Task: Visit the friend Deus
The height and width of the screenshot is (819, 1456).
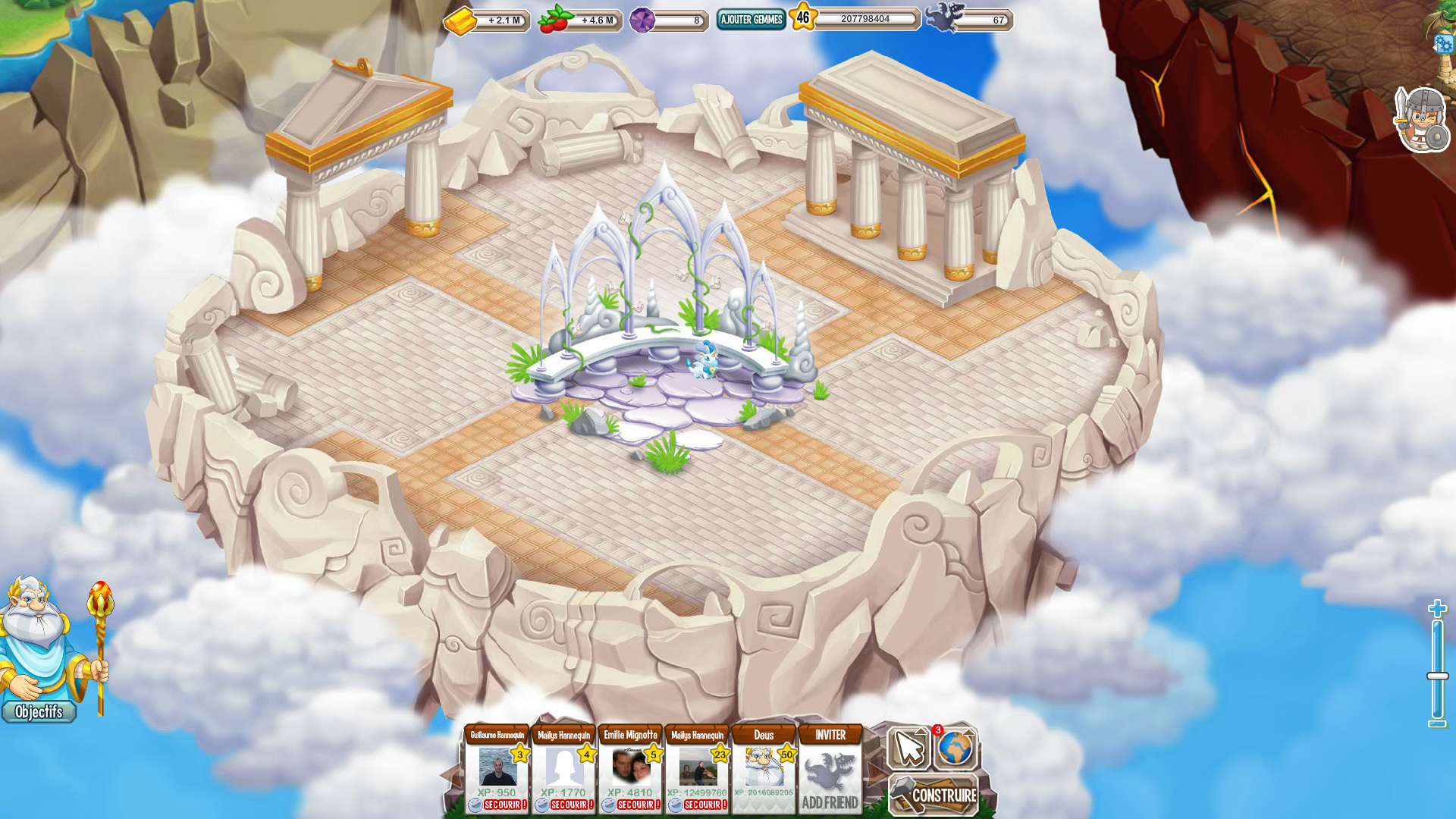Action: (764, 767)
